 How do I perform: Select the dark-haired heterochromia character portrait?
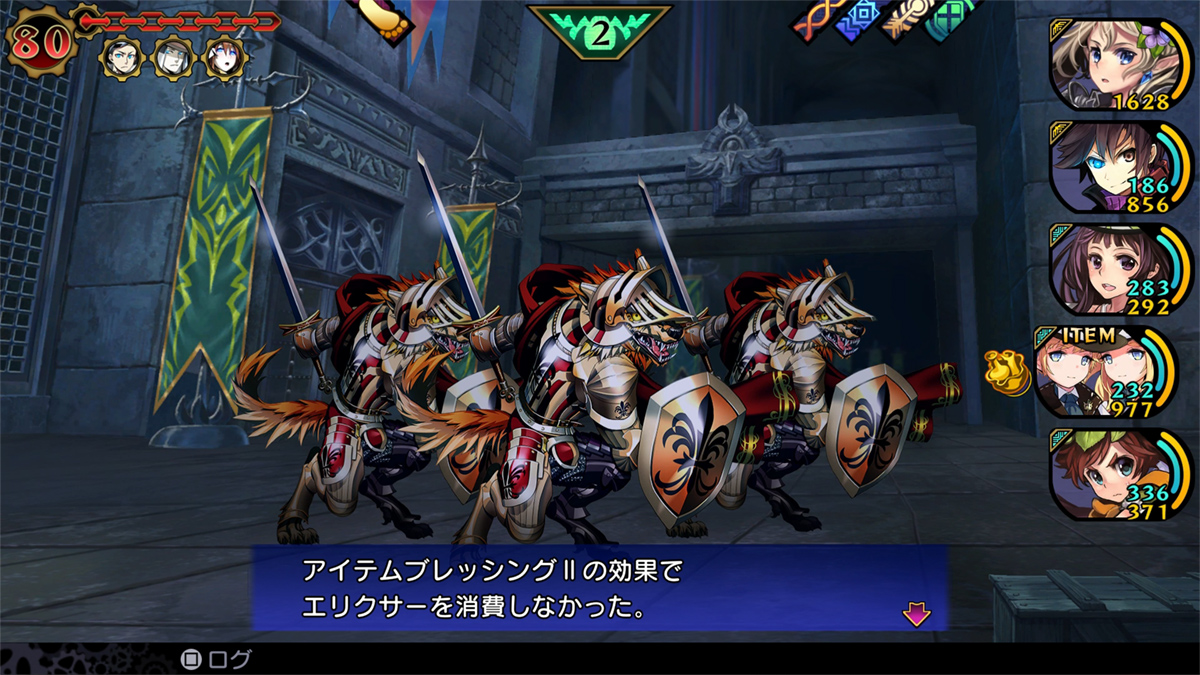[1110, 166]
